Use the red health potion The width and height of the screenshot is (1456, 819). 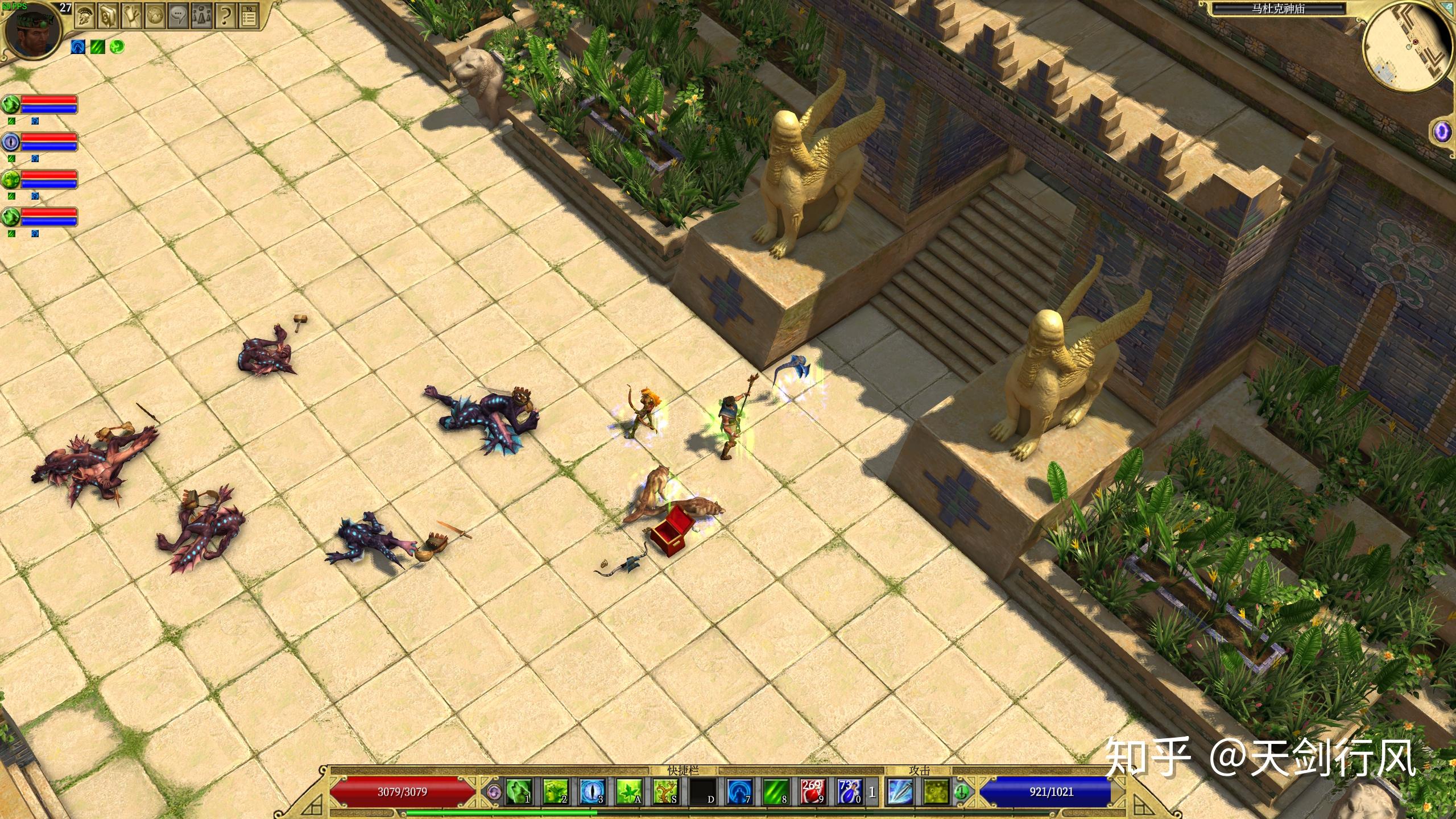[812, 791]
